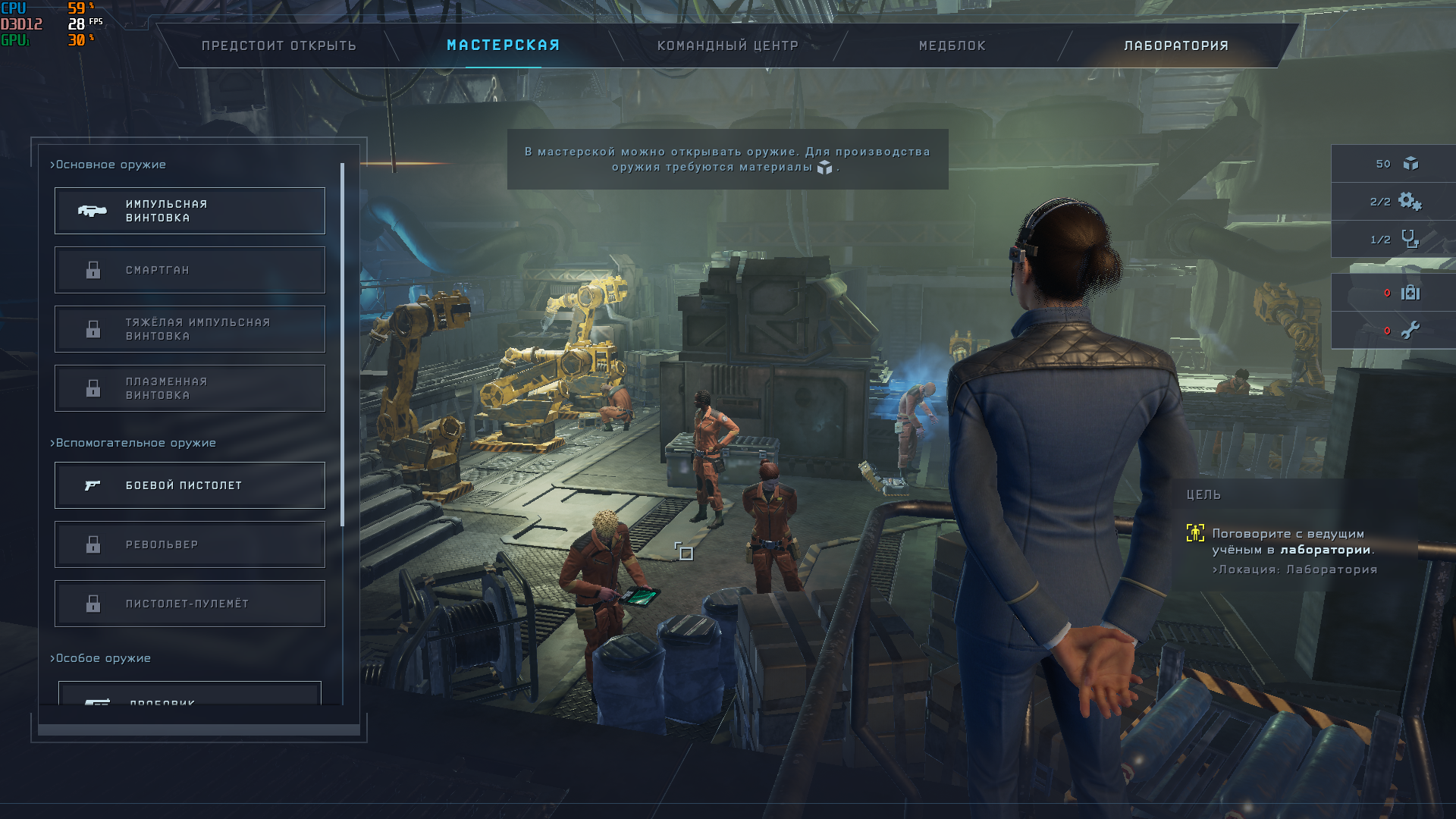The image size is (1456, 819).
Task: Open the Лаборатория tab
Action: (x=1175, y=45)
